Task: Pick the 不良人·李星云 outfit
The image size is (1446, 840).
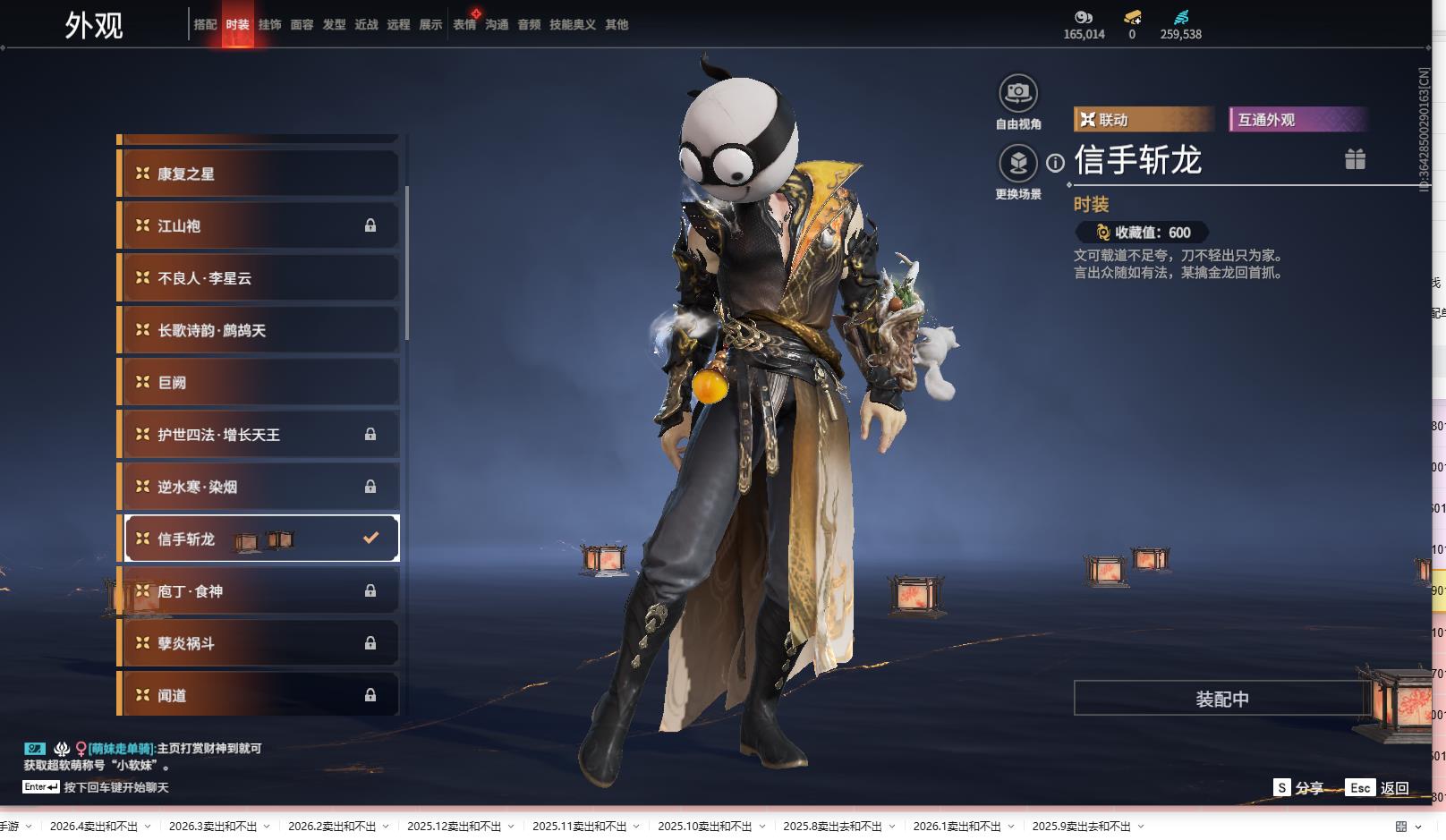Action: pos(259,278)
